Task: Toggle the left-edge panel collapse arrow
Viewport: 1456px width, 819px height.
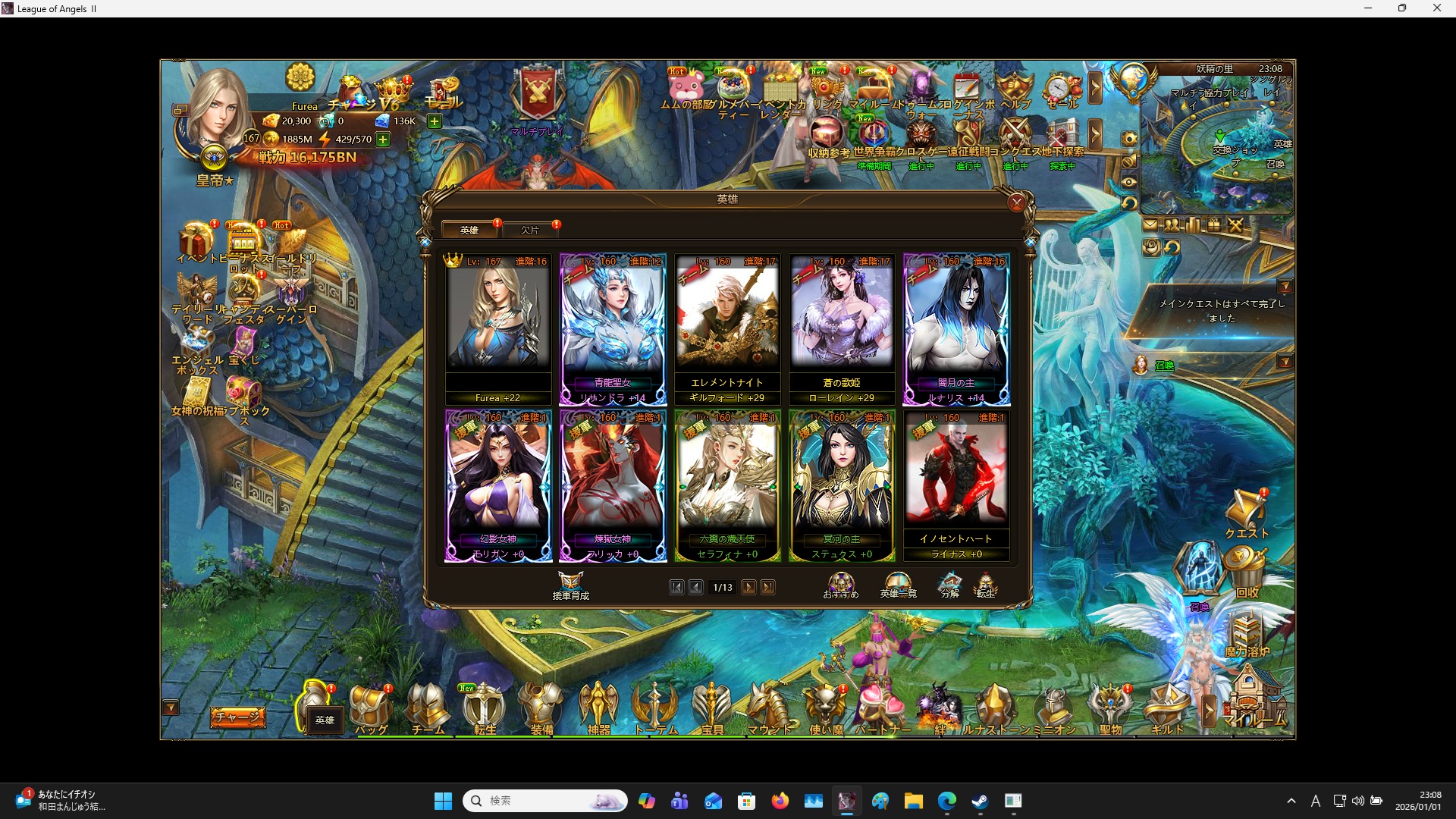Action: tap(171, 706)
